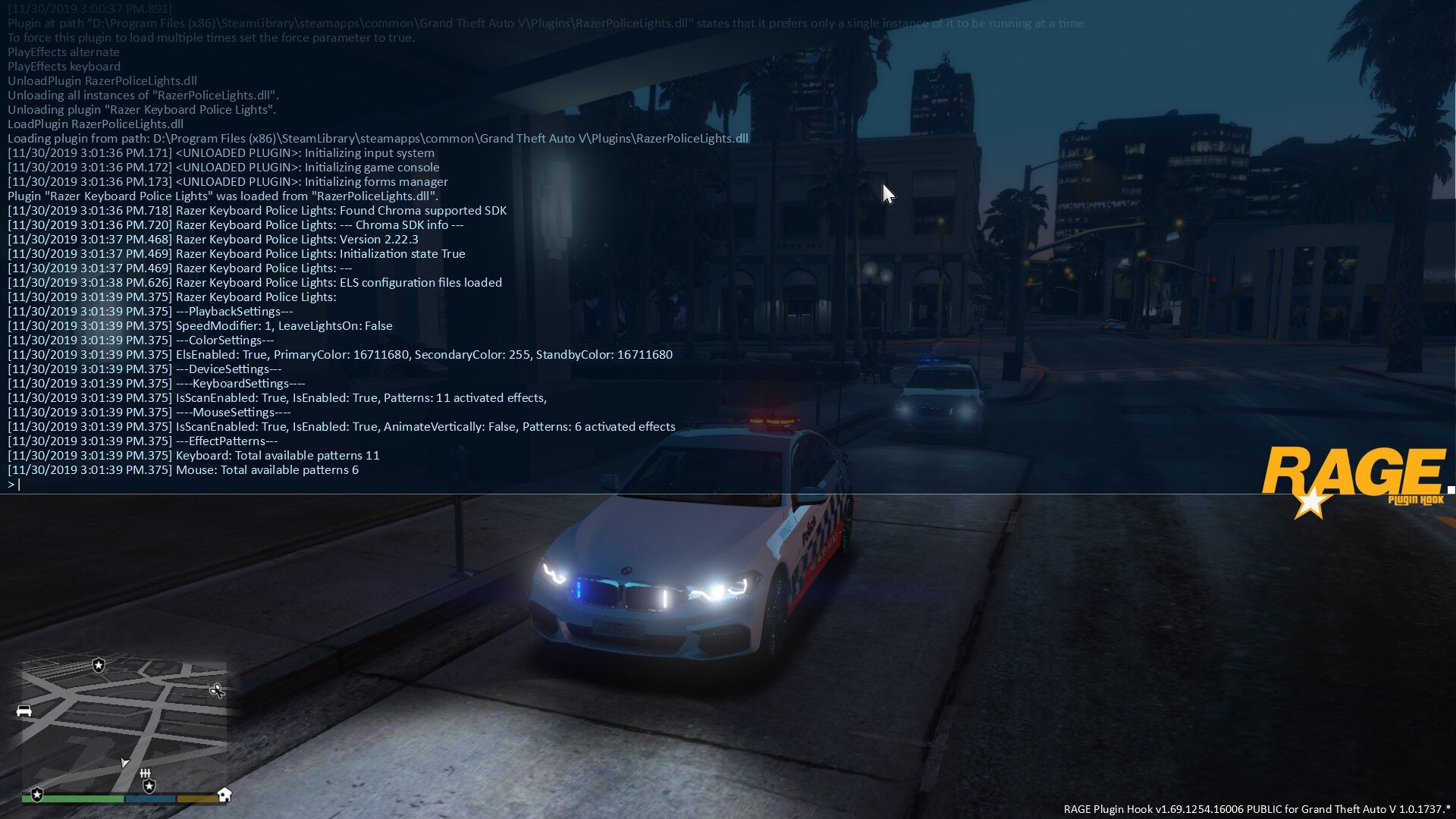Choose the safehouse marker on the minimap

(x=224, y=794)
